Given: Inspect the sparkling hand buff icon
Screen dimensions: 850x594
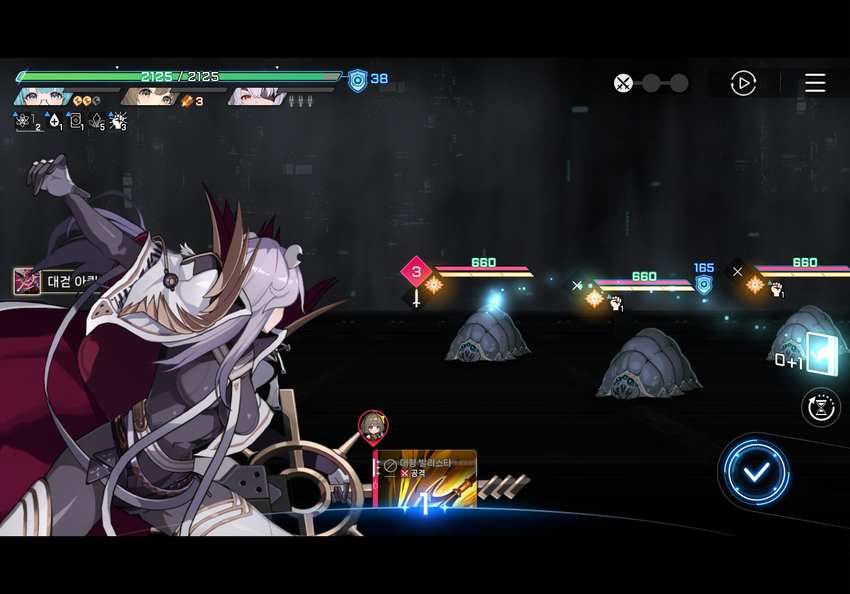Looking at the screenshot, I should 117,122.
